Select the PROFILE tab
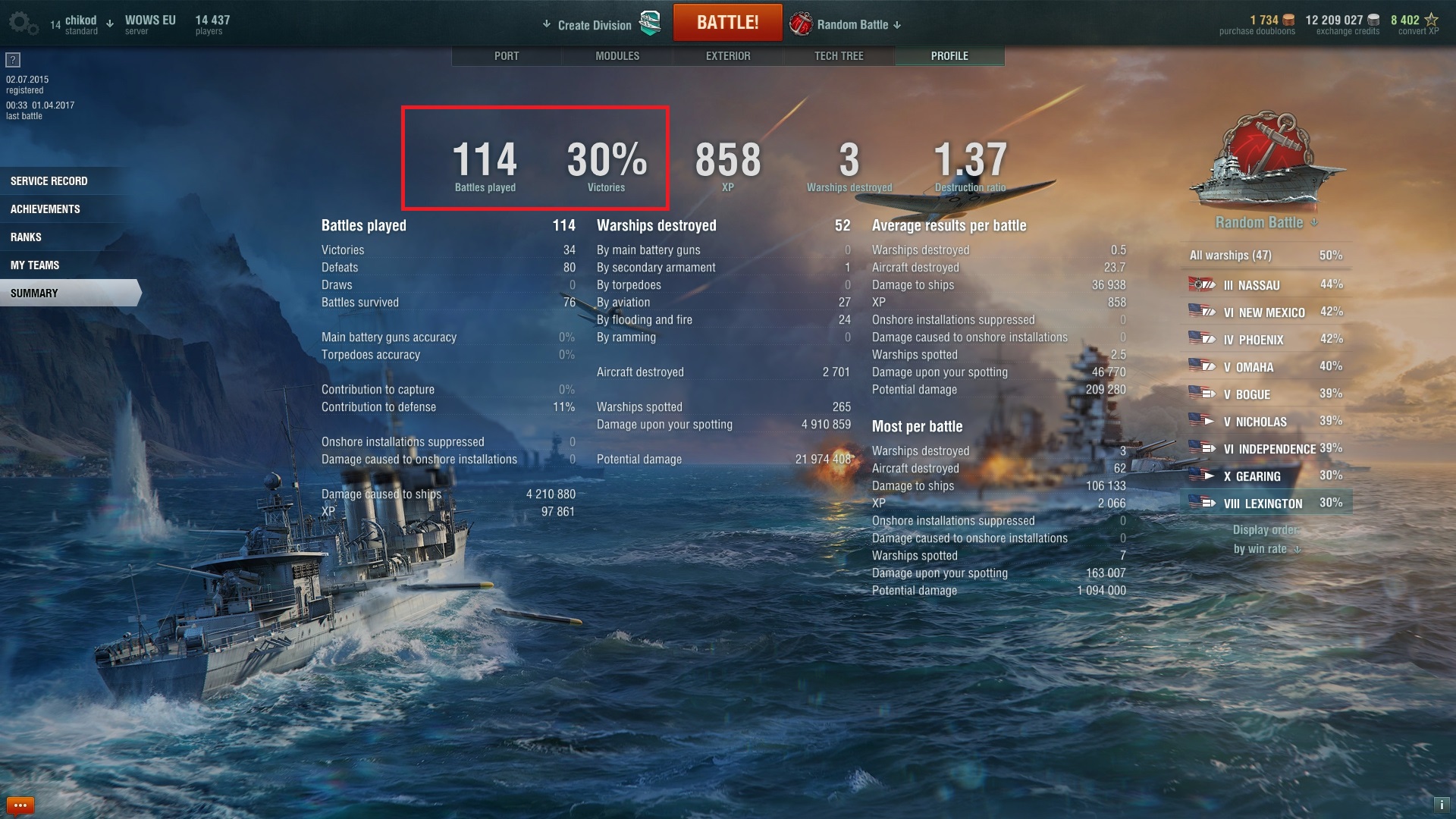The width and height of the screenshot is (1456, 819). 949,56
